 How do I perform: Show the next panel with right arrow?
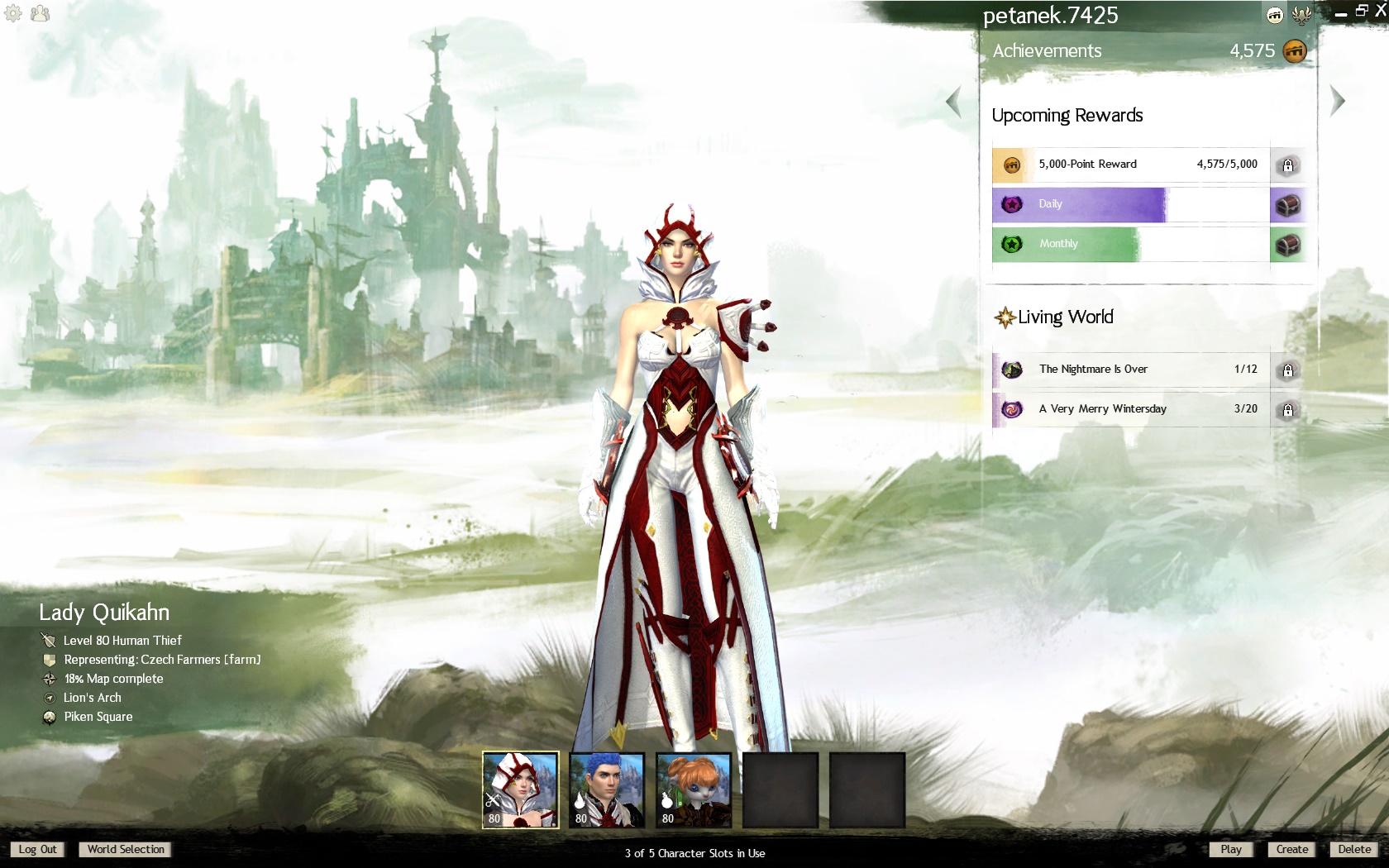tap(1337, 101)
